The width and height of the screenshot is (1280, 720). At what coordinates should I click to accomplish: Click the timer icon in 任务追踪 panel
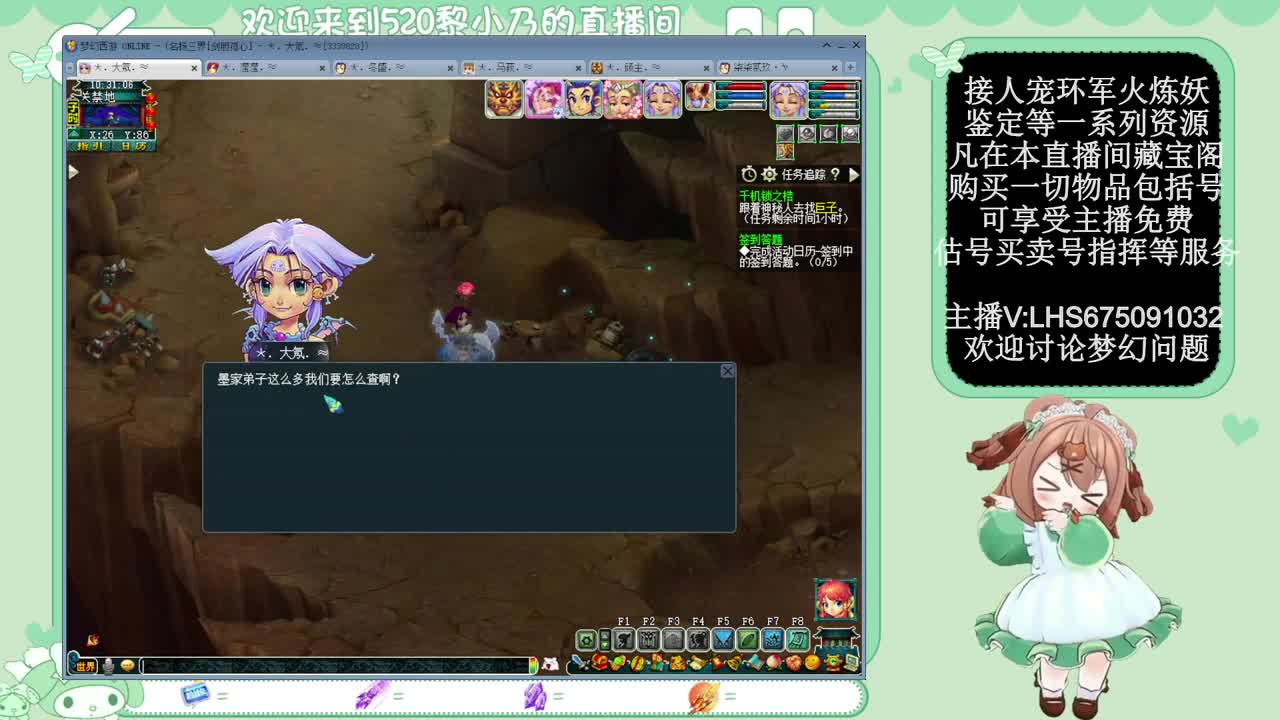pyautogui.click(x=749, y=174)
